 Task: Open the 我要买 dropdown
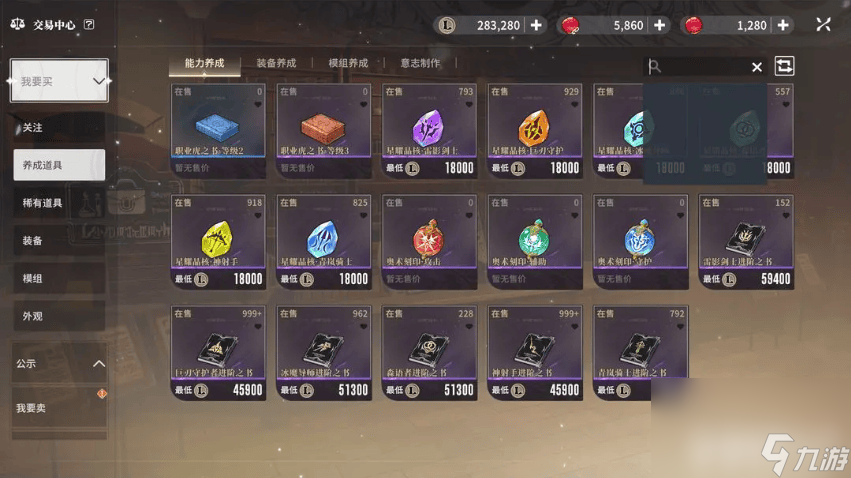tap(59, 81)
